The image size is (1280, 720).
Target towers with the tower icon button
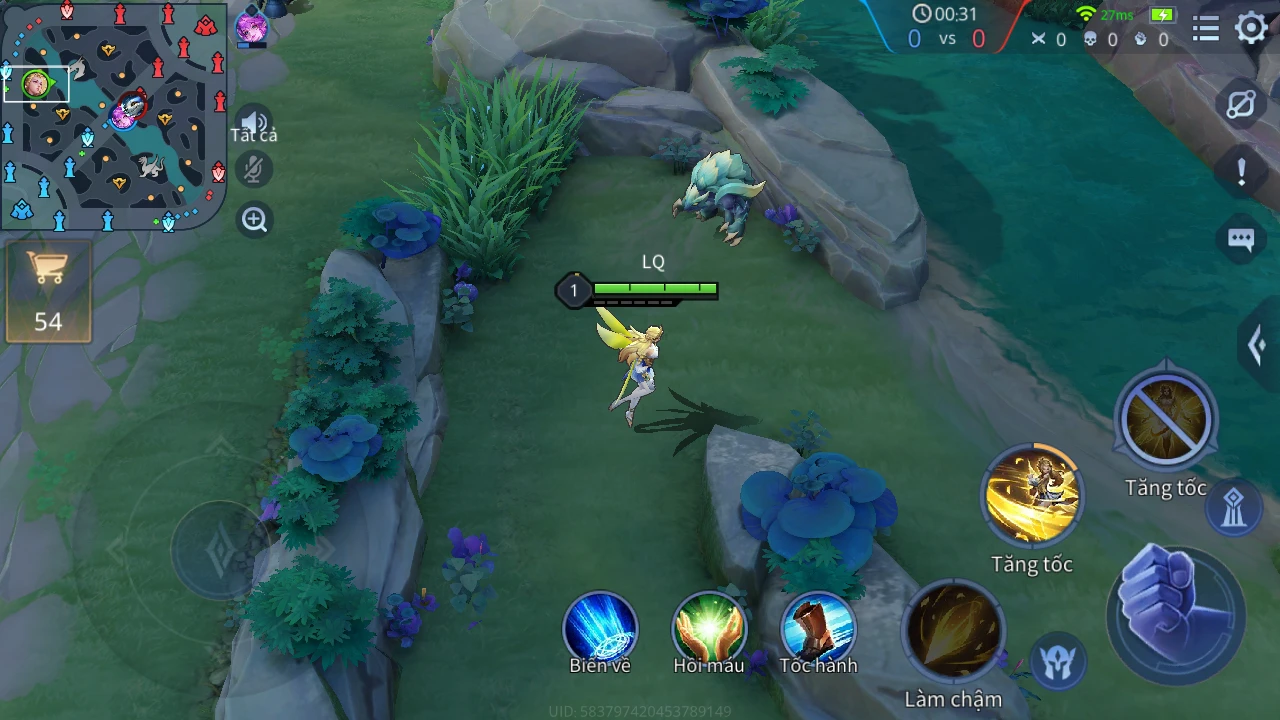pos(1234,508)
